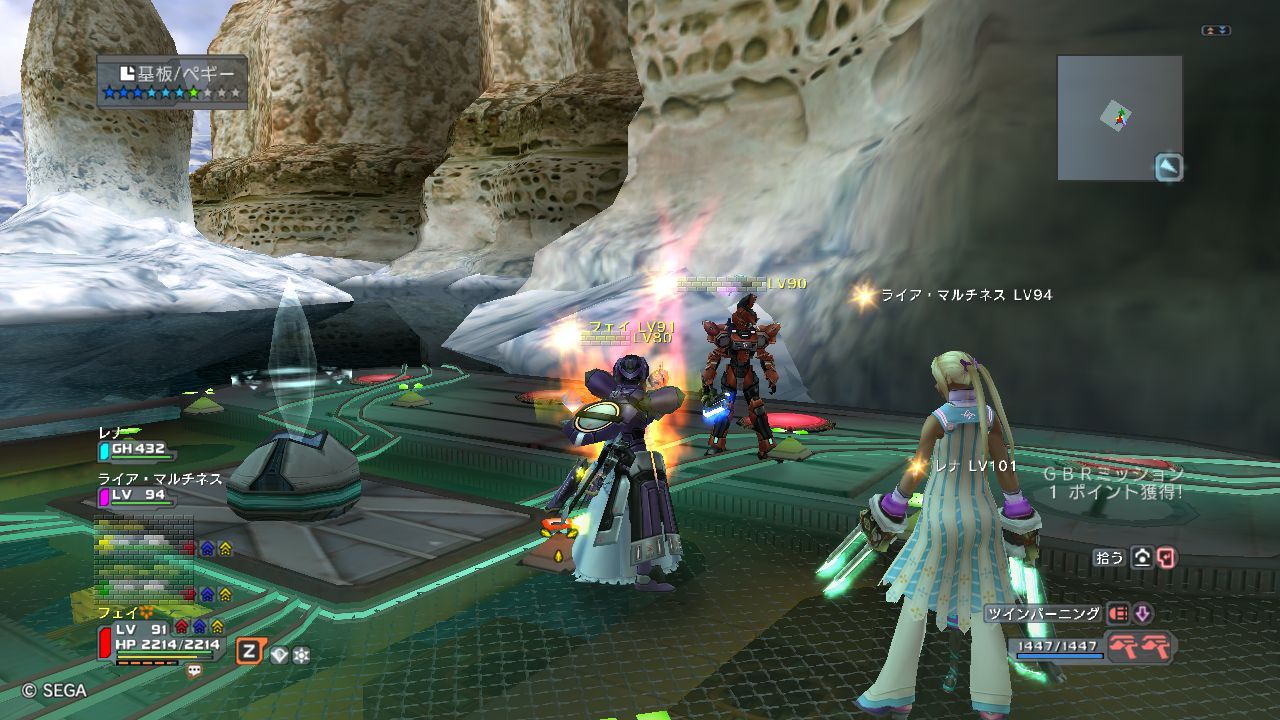This screenshot has height=720, width=1280.
Task: Select the red bullet icon beside ツインバーニング
Action: [x=1118, y=614]
